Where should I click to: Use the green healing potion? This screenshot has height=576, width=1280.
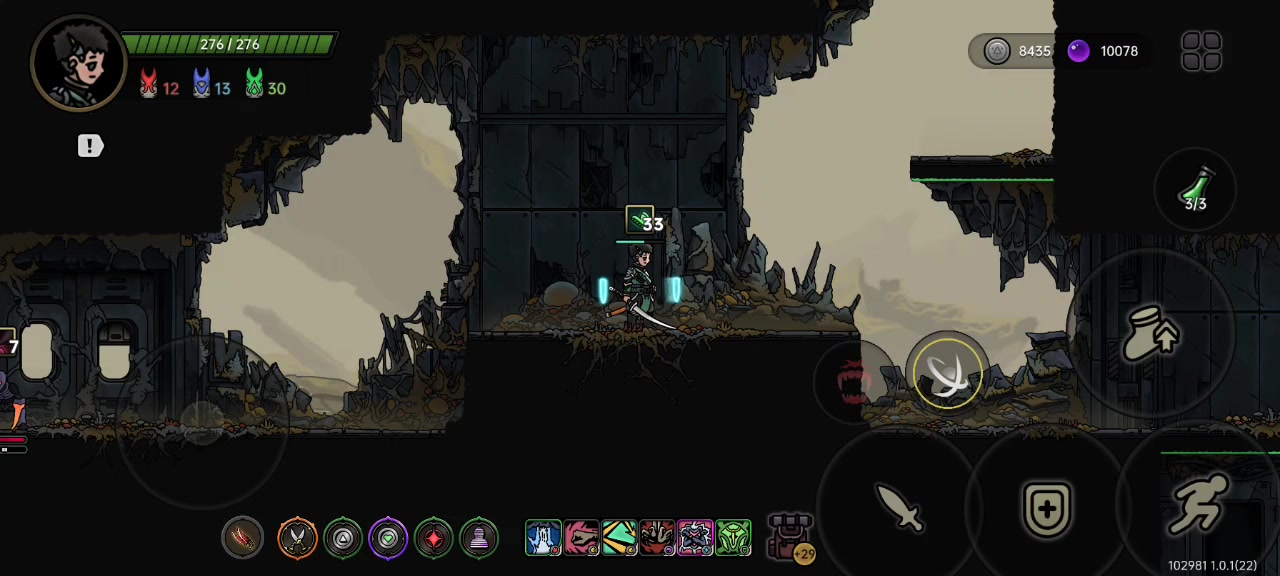point(1196,189)
